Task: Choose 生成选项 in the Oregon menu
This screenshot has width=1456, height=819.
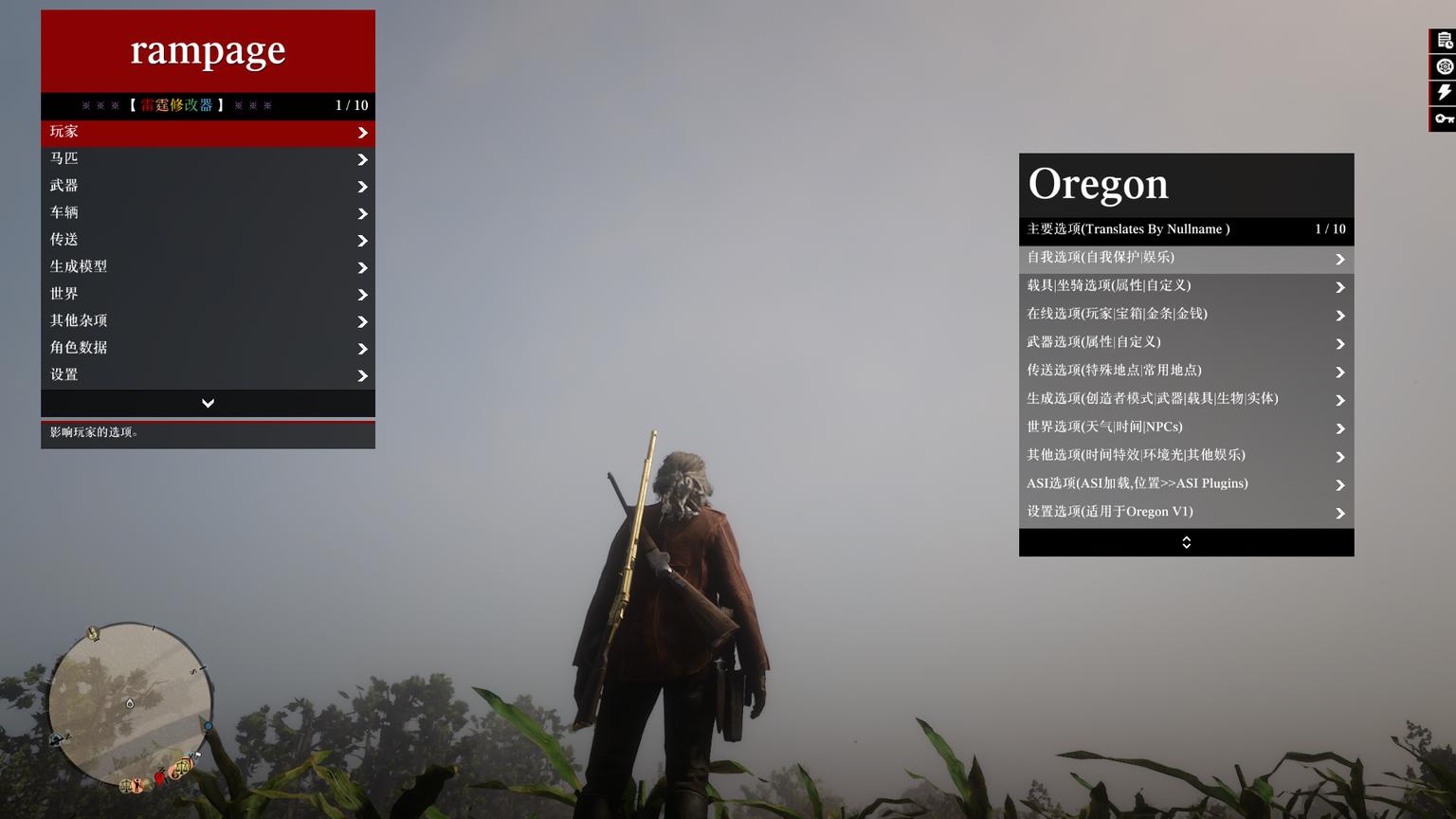Action: click(x=1186, y=399)
